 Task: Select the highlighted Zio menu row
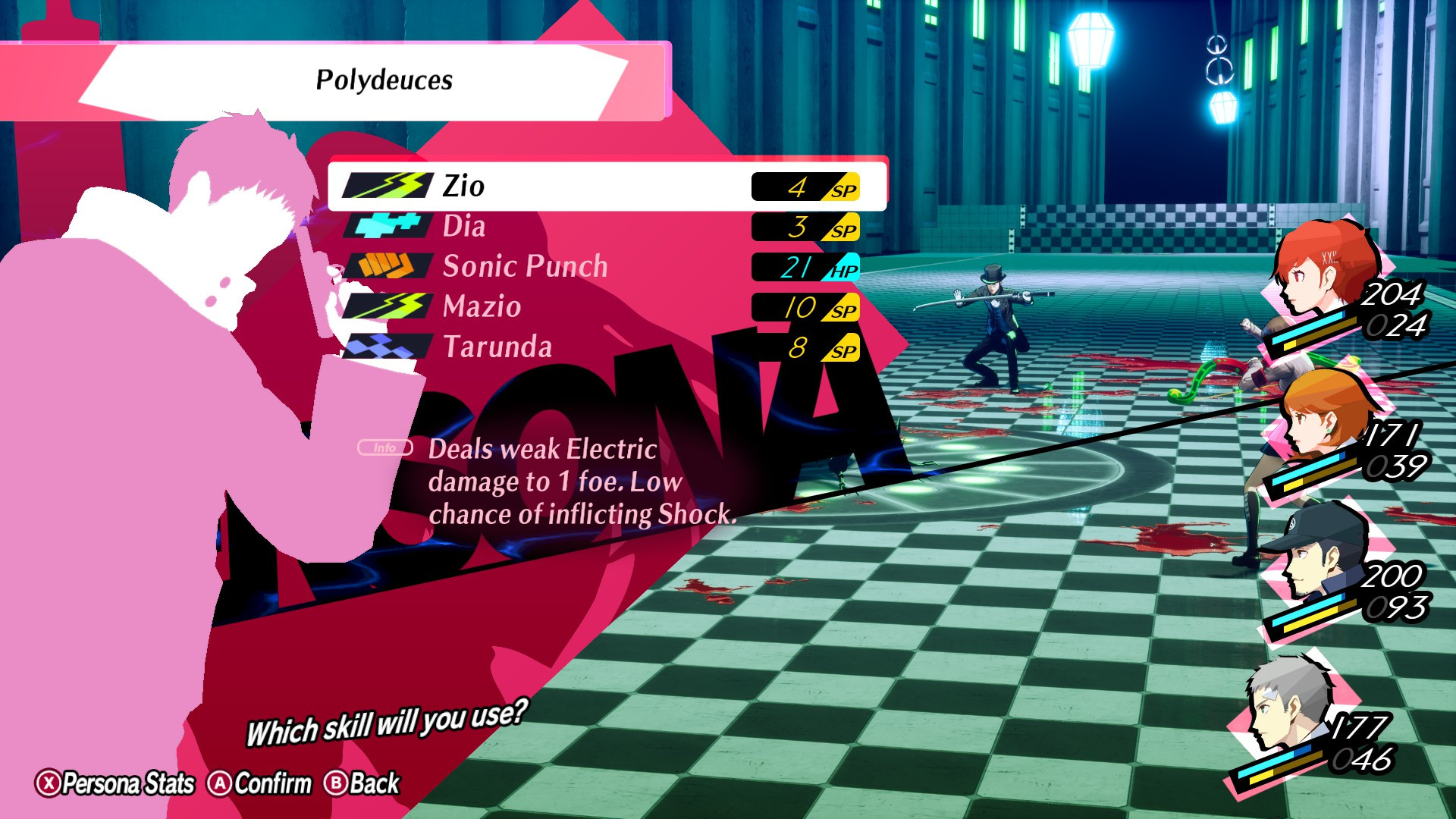(599, 185)
